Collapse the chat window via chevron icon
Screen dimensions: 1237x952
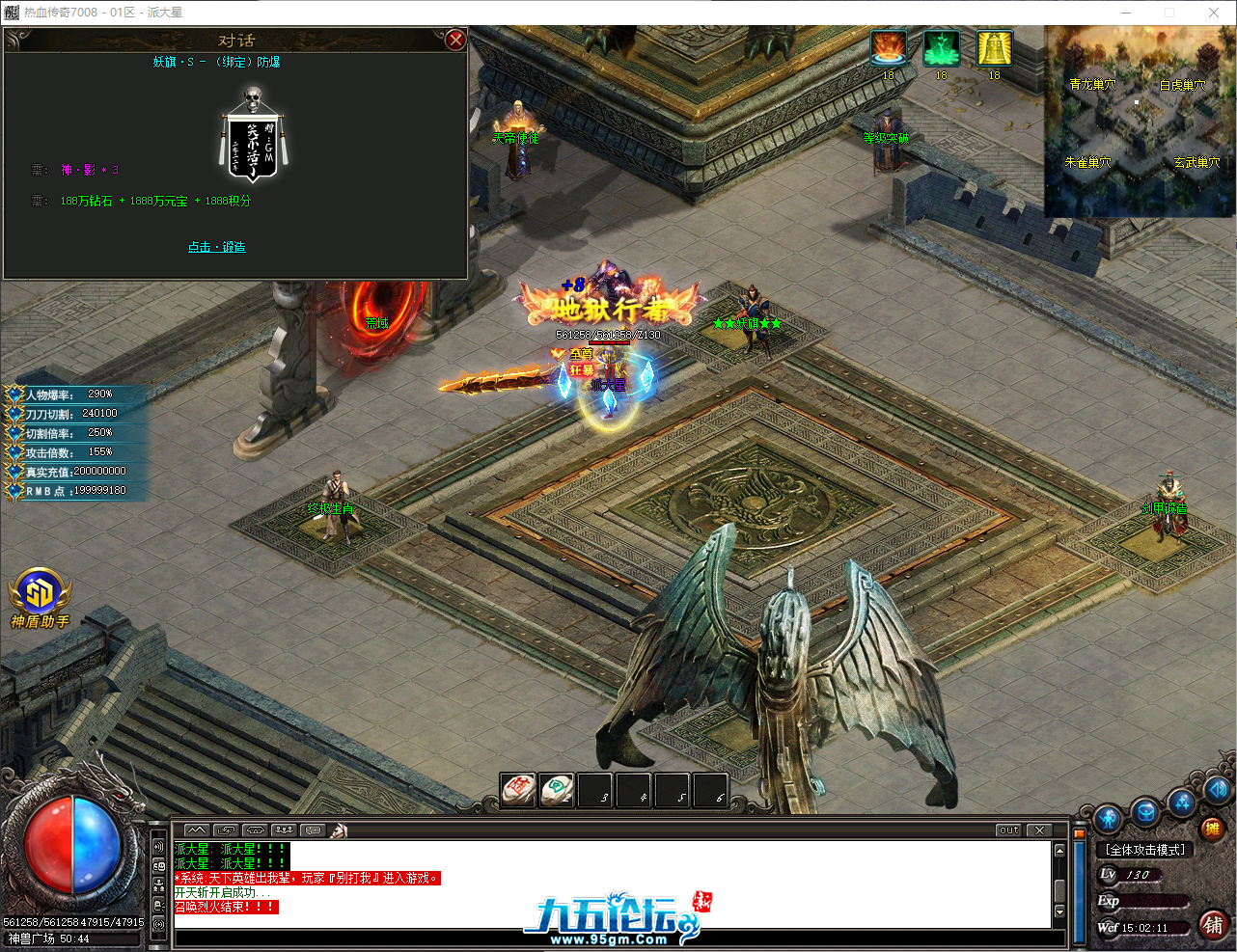197,830
